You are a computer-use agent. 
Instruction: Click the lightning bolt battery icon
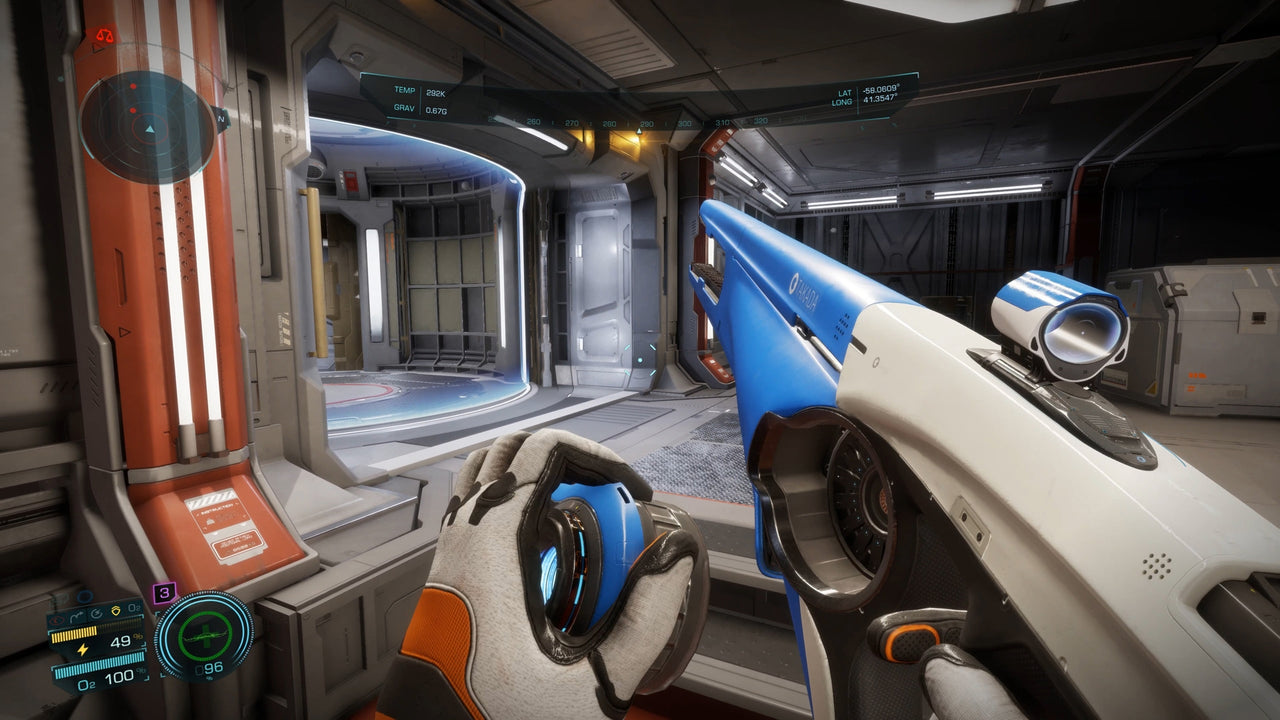83,647
